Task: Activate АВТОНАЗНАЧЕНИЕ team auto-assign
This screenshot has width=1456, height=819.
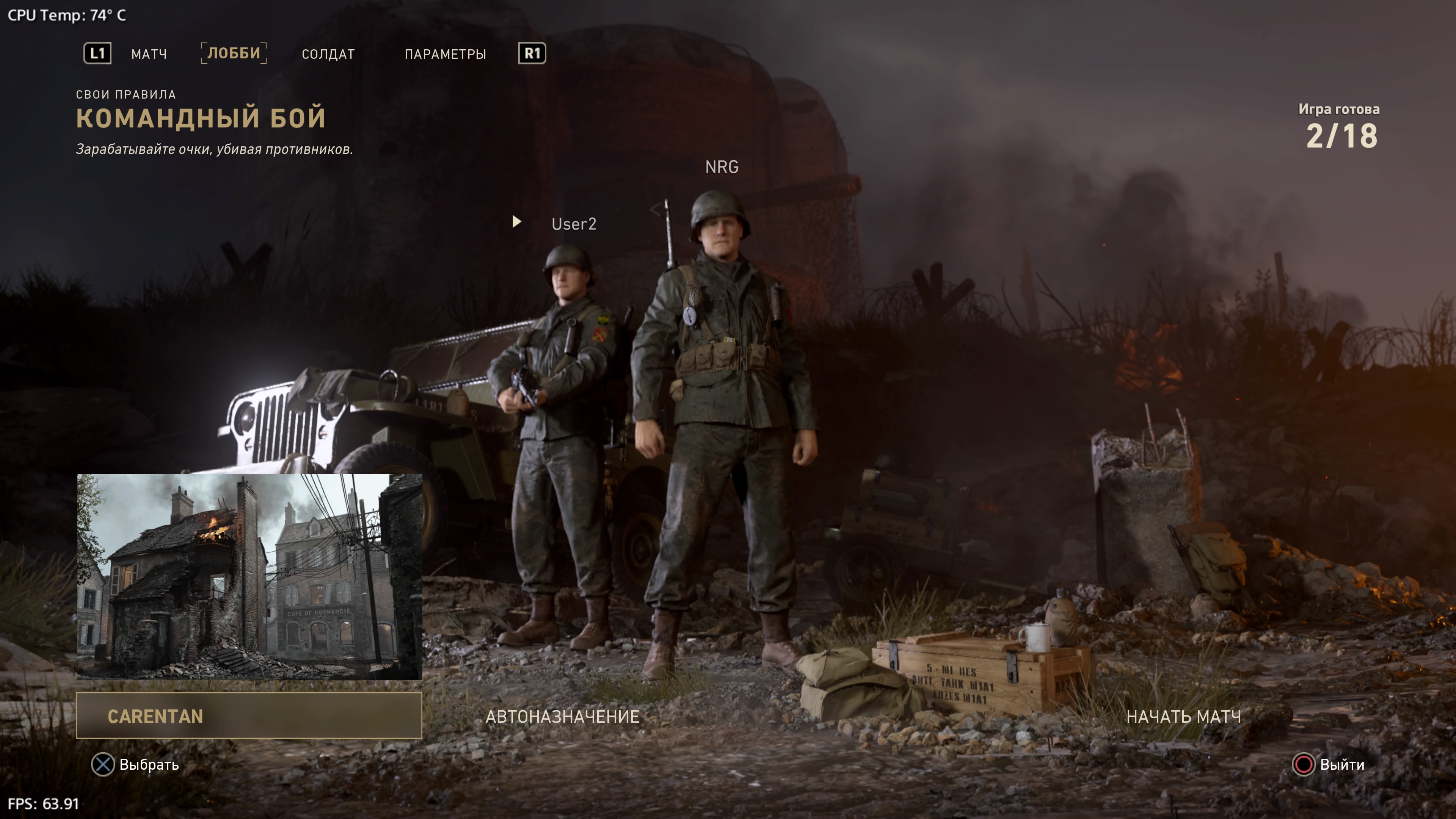Action: (x=562, y=716)
